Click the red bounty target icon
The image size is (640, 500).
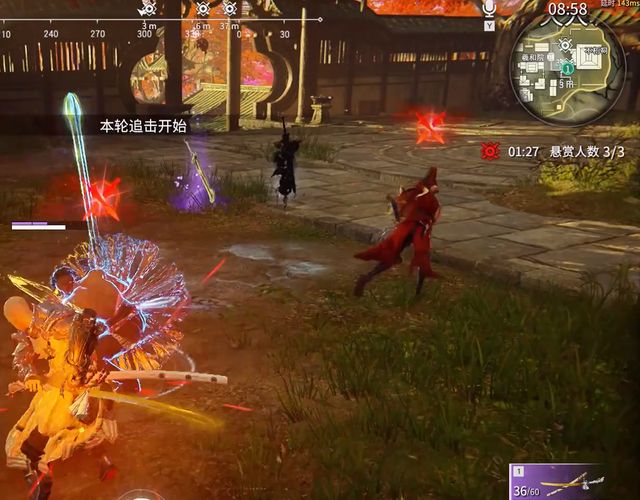point(490,151)
